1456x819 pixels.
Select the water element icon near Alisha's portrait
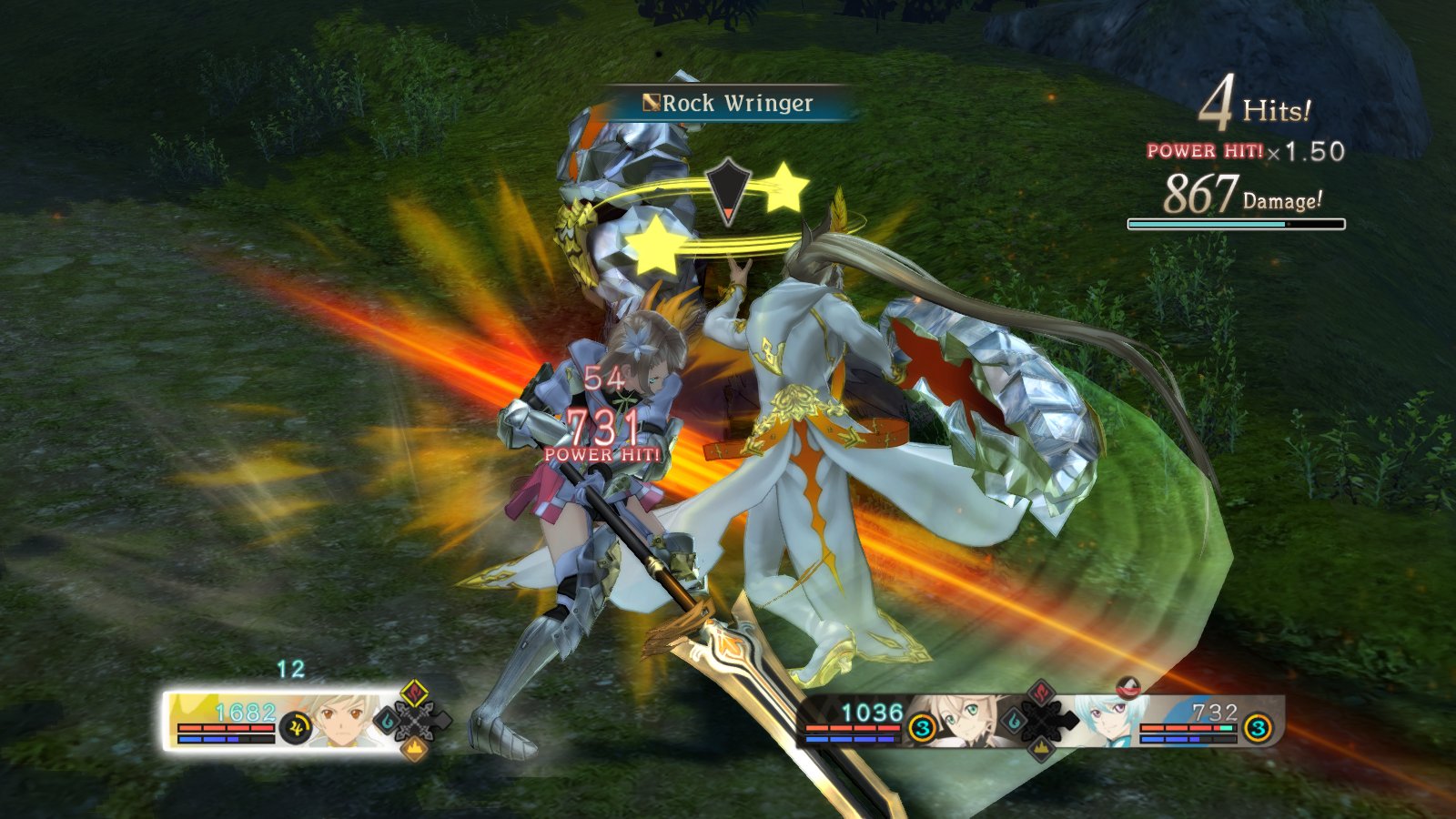[x=1016, y=721]
